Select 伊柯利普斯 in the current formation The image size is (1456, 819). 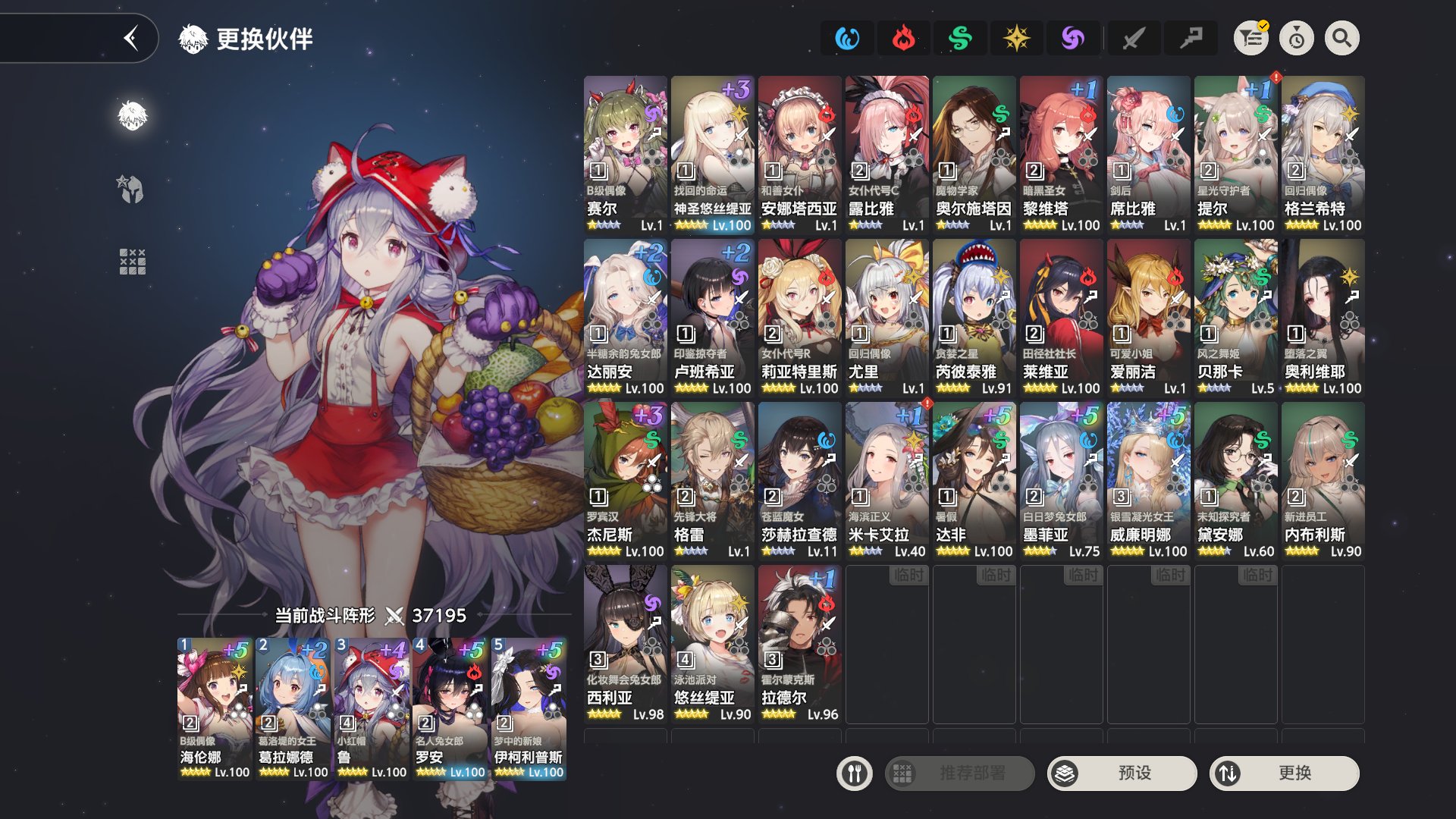[x=529, y=708]
